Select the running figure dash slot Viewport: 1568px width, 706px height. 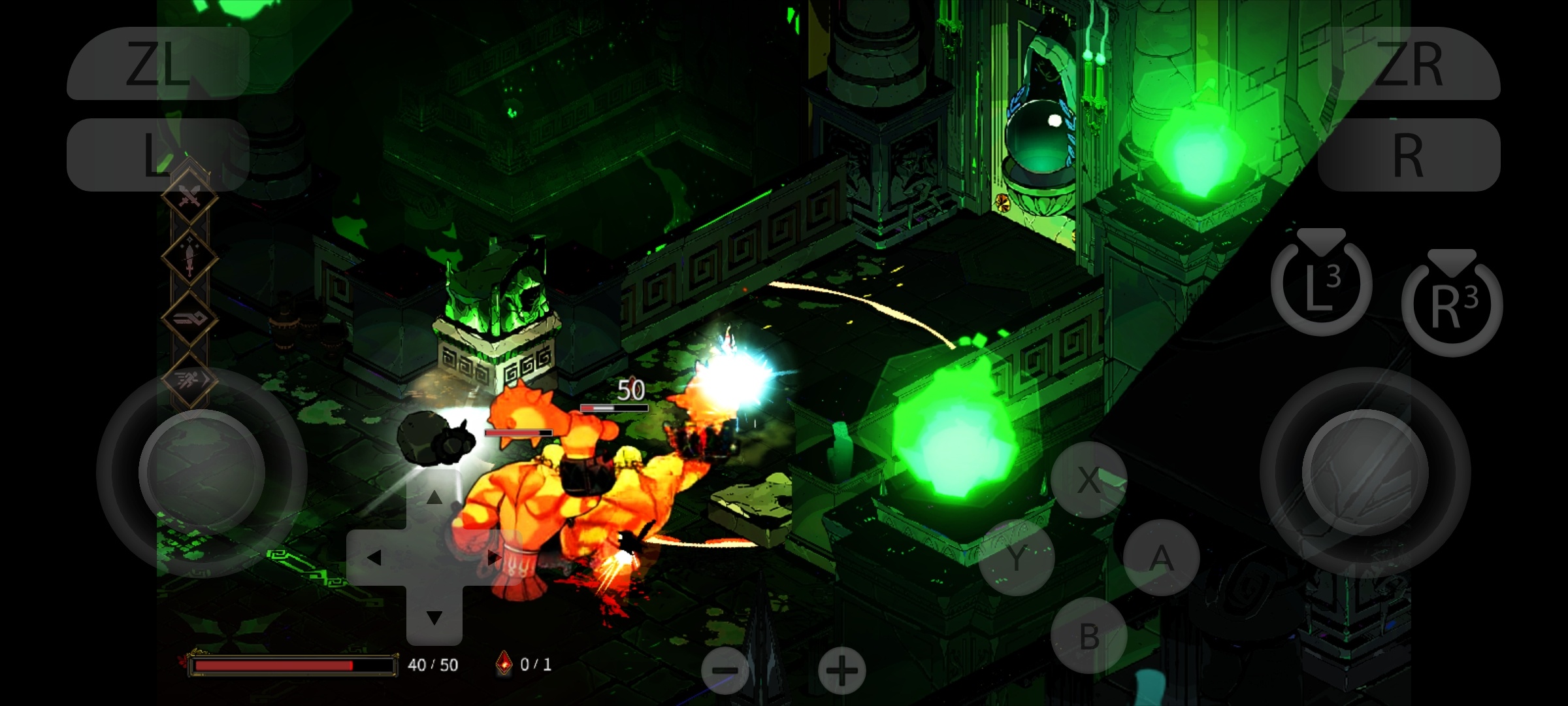point(189,379)
